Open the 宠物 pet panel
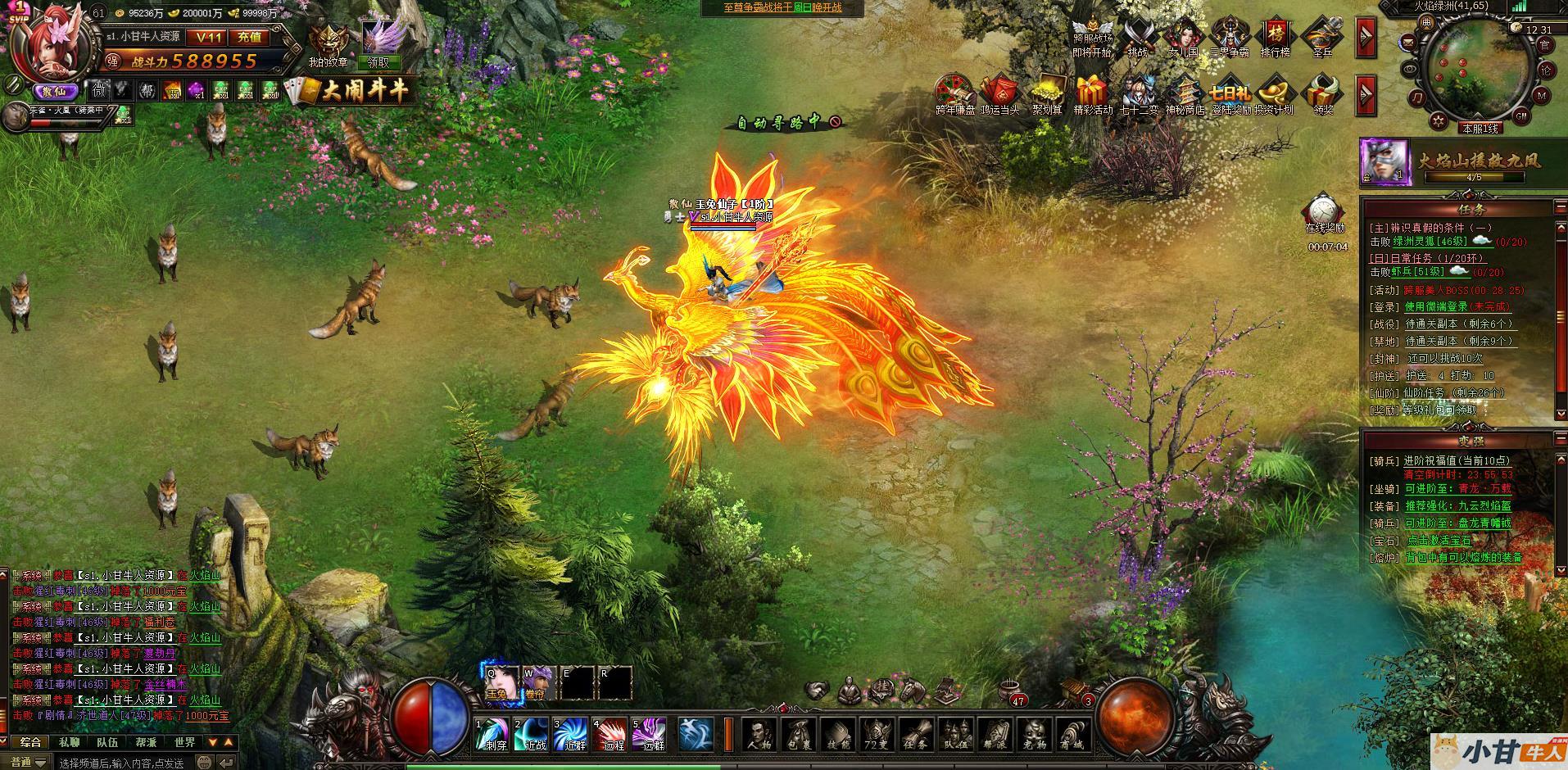The height and width of the screenshot is (770, 1568). pos(1033,735)
